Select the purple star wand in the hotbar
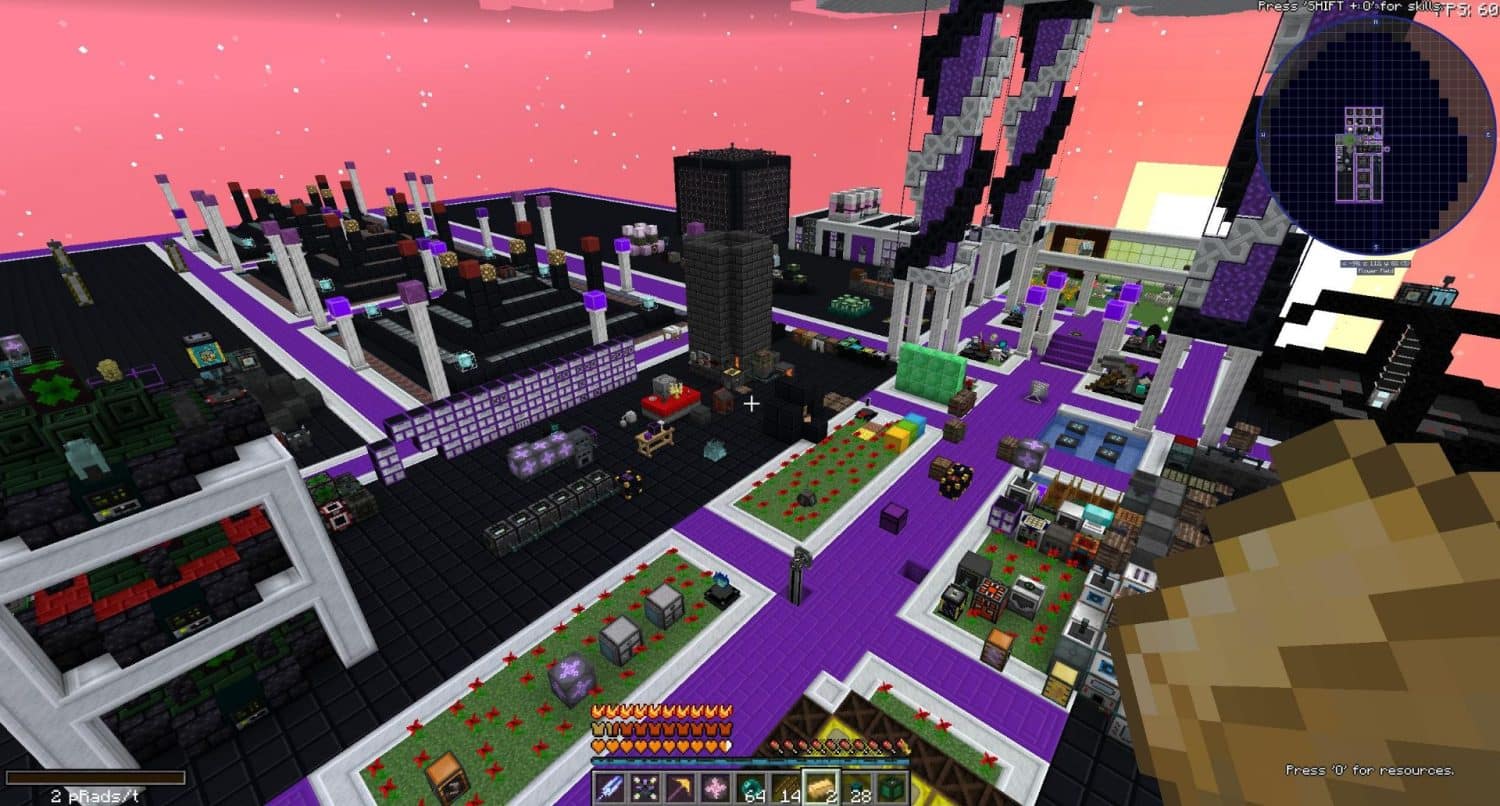 (646, 786)
